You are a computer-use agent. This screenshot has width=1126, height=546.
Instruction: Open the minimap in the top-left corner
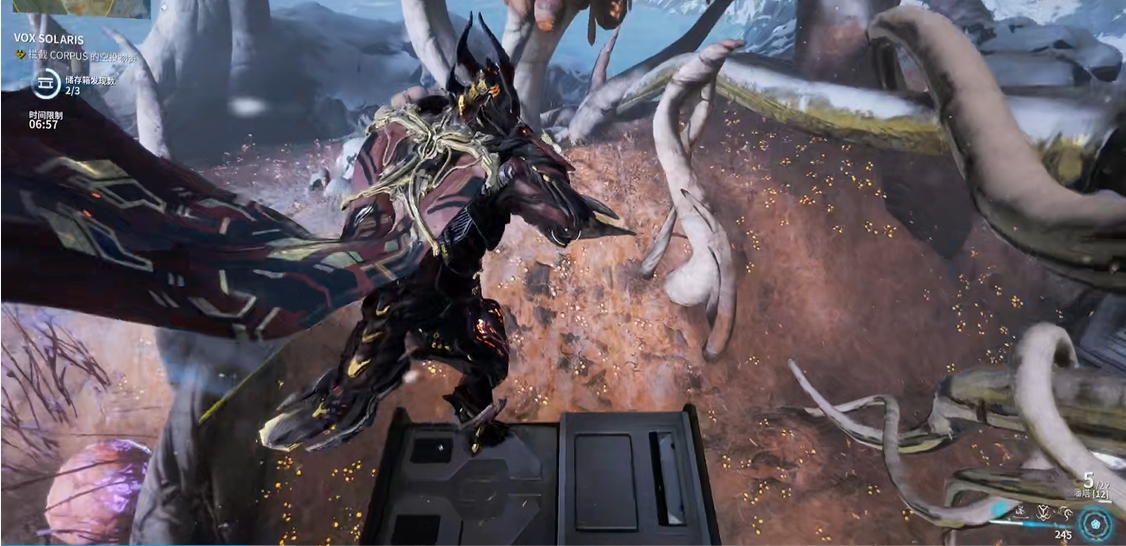coord(75,8)
